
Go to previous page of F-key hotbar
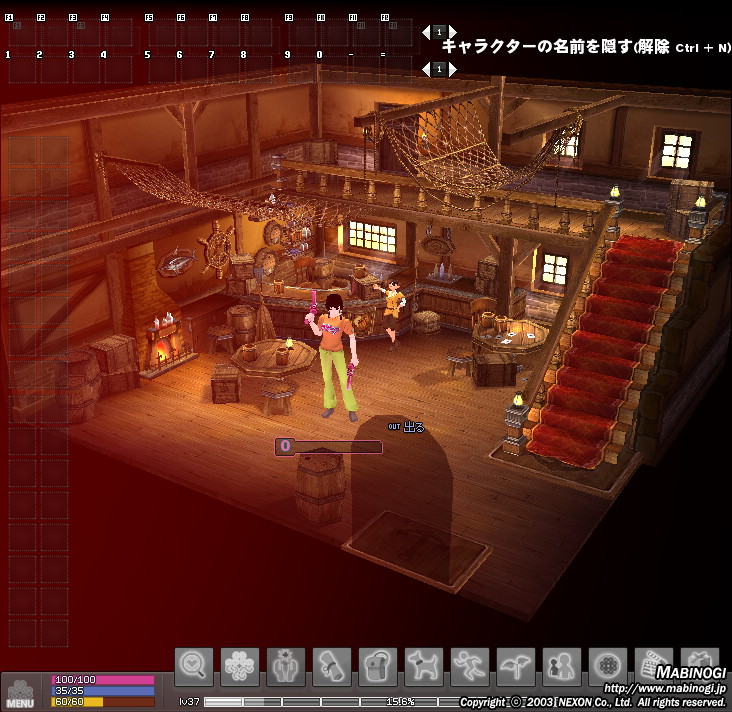tap(425, 32)
